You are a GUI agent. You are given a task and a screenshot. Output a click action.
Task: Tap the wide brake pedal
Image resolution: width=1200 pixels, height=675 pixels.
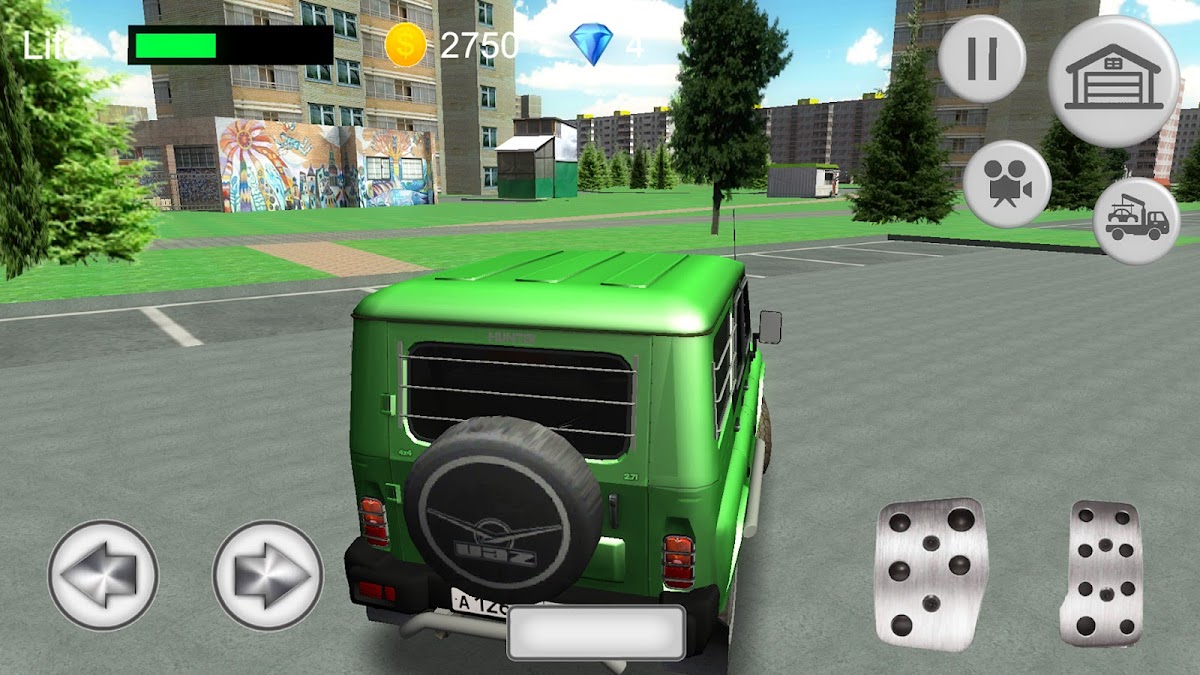tap(931, 574)
